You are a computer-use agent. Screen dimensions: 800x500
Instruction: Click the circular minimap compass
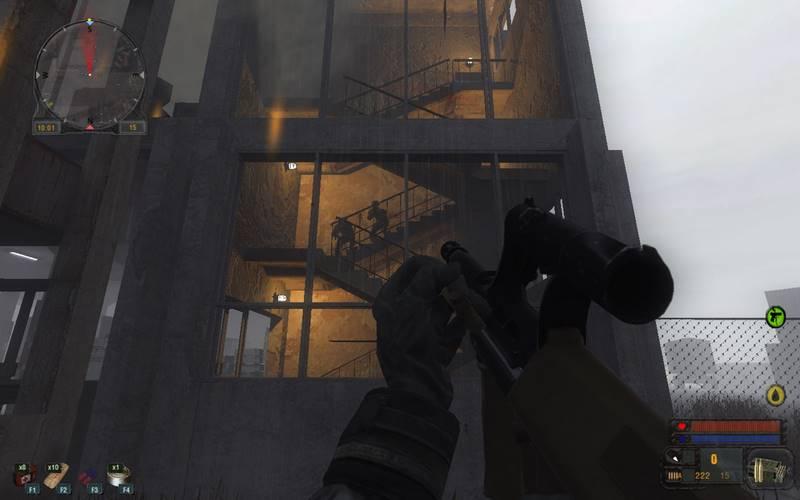(89, 73)
